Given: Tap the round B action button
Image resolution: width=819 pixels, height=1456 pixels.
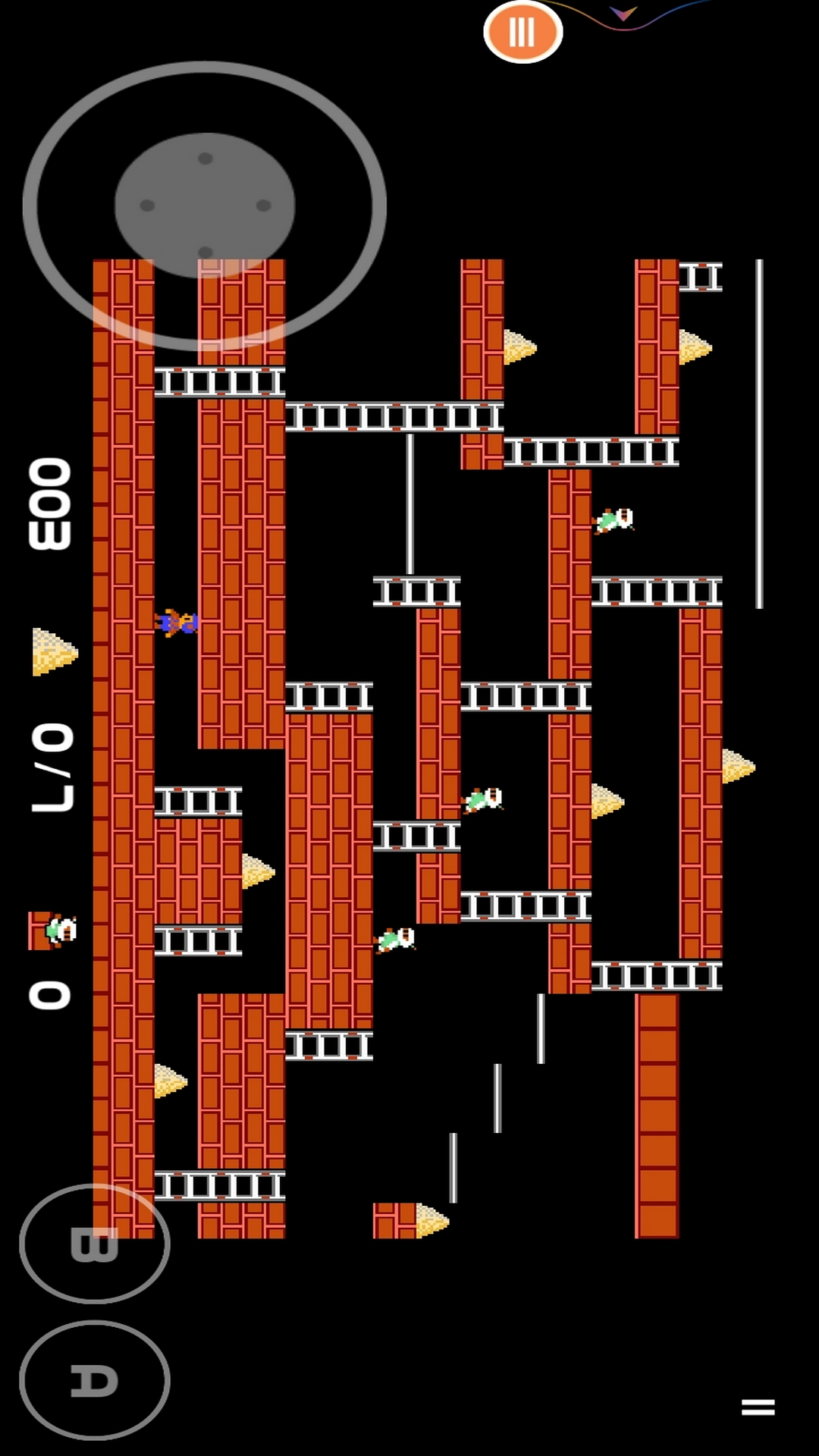Looking at the screenshot, I should (95, 1244).
